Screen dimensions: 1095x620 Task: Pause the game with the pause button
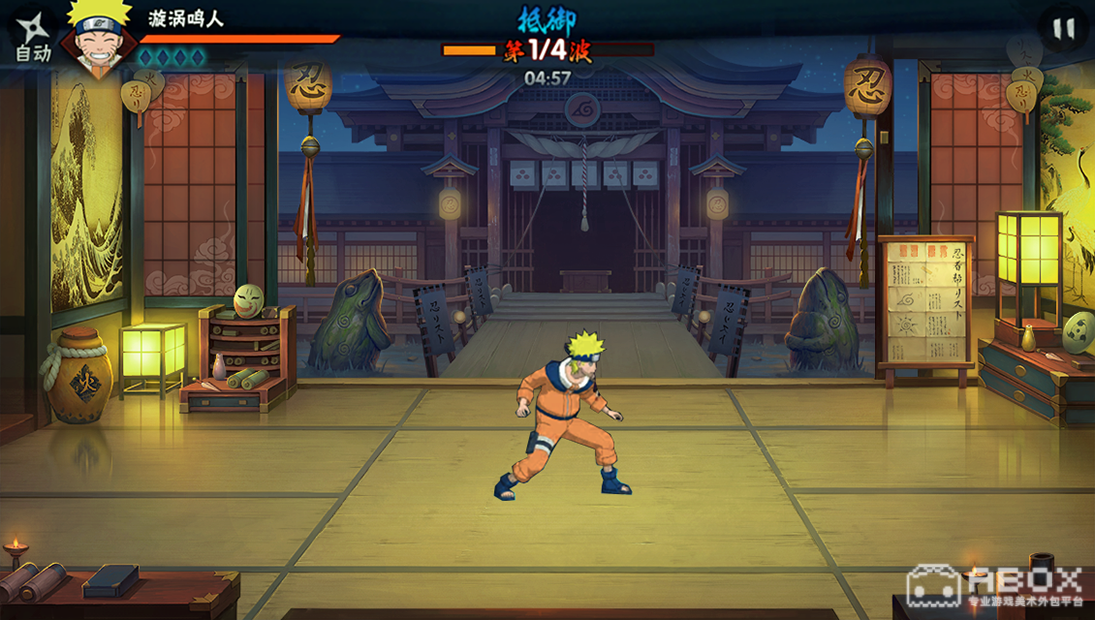[x=1064, y=29]
